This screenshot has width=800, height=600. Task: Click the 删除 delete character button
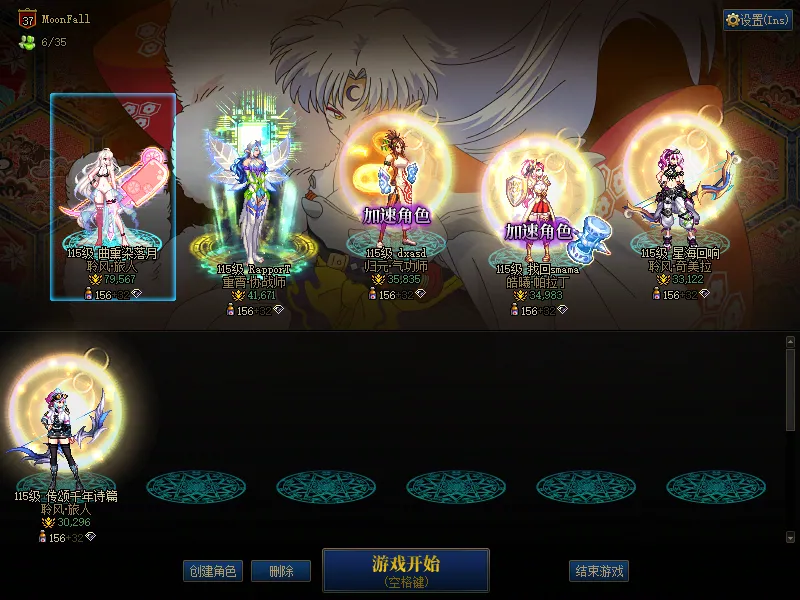pos(280,571)
